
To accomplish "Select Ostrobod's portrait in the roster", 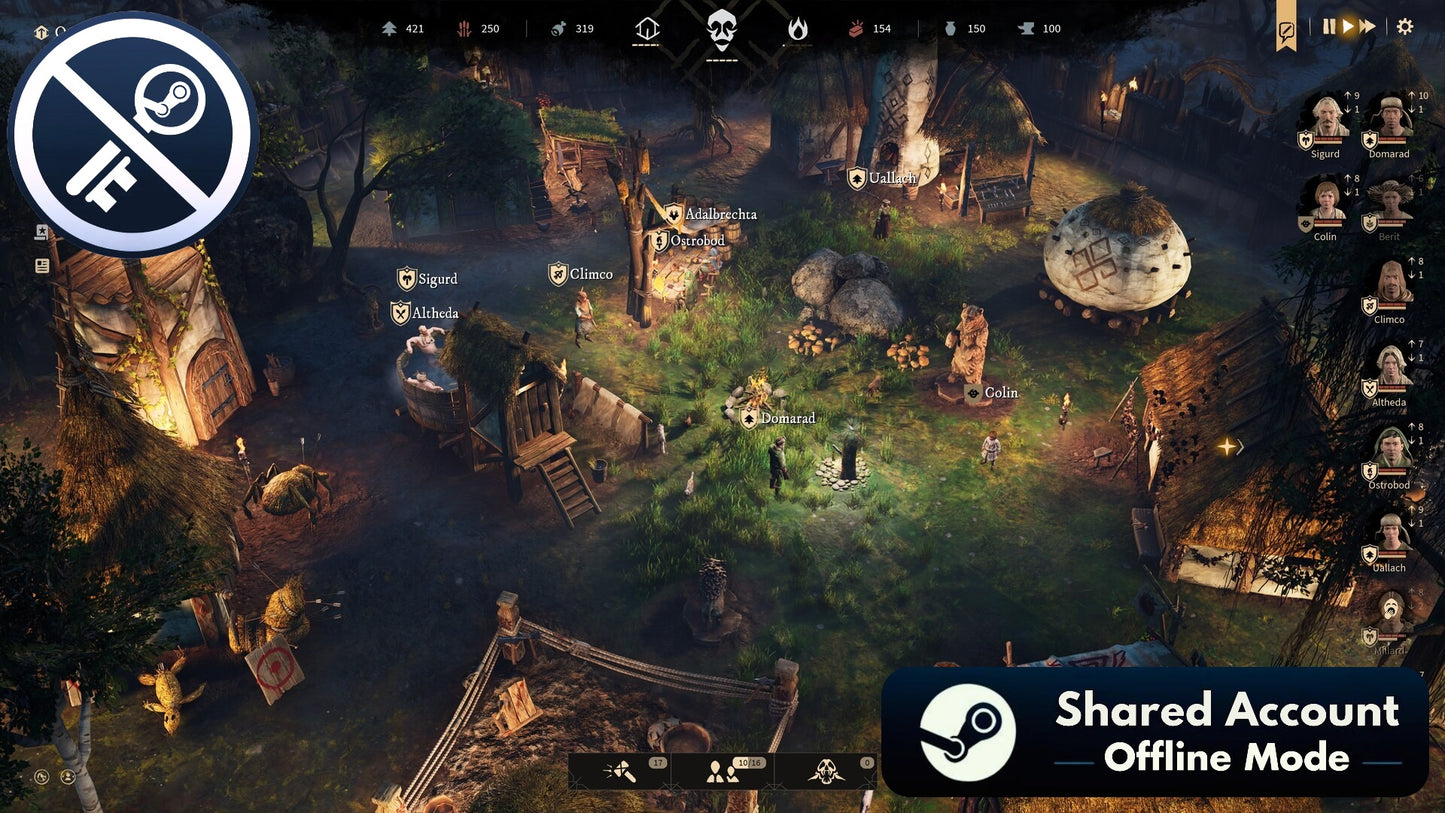I will tap(1389, 452).
